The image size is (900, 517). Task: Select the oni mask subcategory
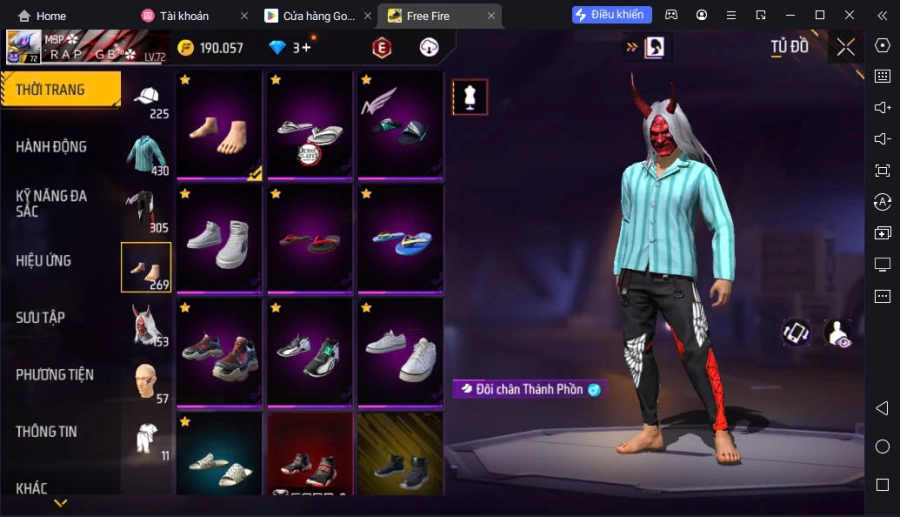click(x=146, y=326)
